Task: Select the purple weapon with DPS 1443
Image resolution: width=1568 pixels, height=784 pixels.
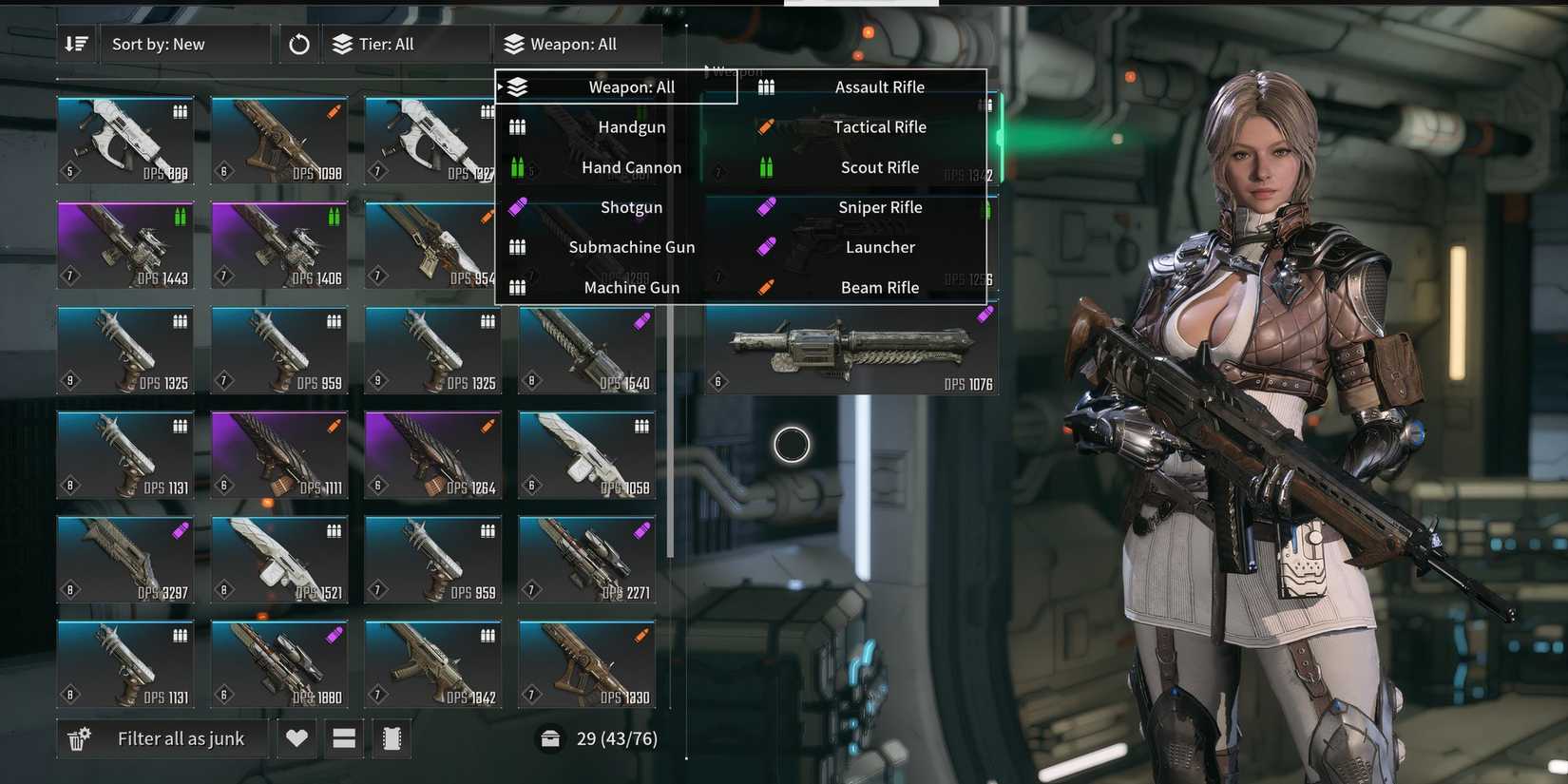Action: [x=124, y=244]
